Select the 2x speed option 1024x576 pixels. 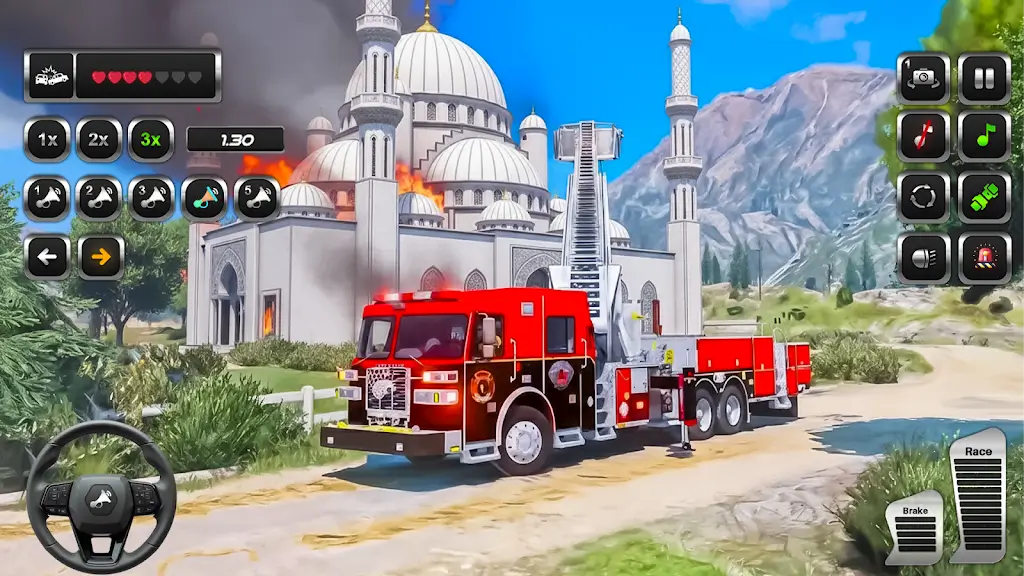click(x=99, y=140)
